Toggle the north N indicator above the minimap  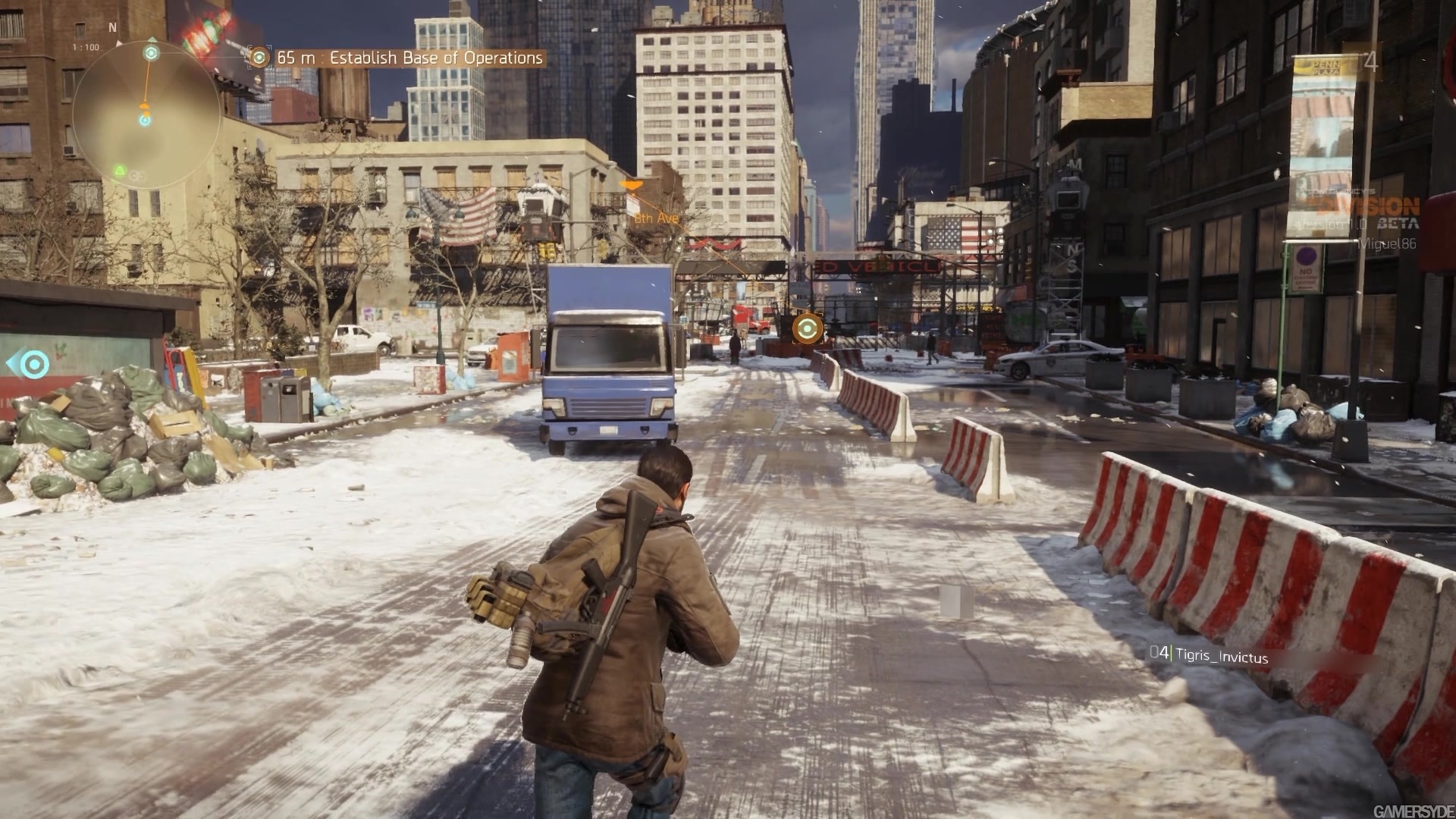(x=112, y=27)
